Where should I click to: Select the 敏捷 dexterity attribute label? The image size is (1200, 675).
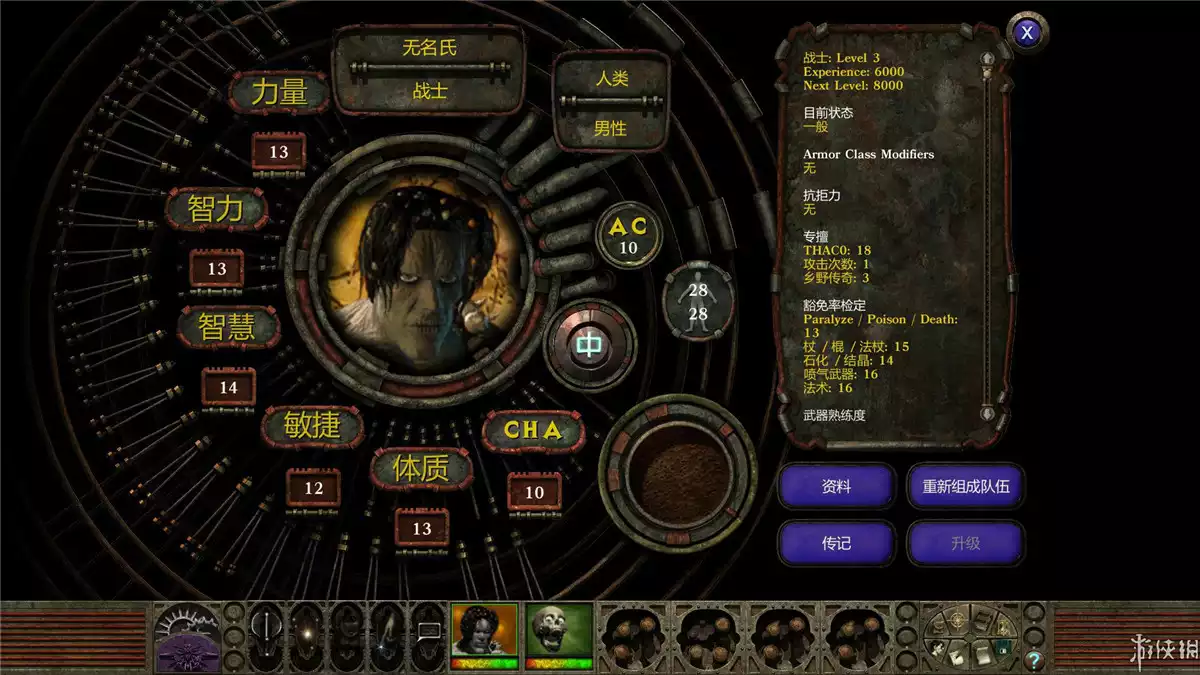click(314, 427)
